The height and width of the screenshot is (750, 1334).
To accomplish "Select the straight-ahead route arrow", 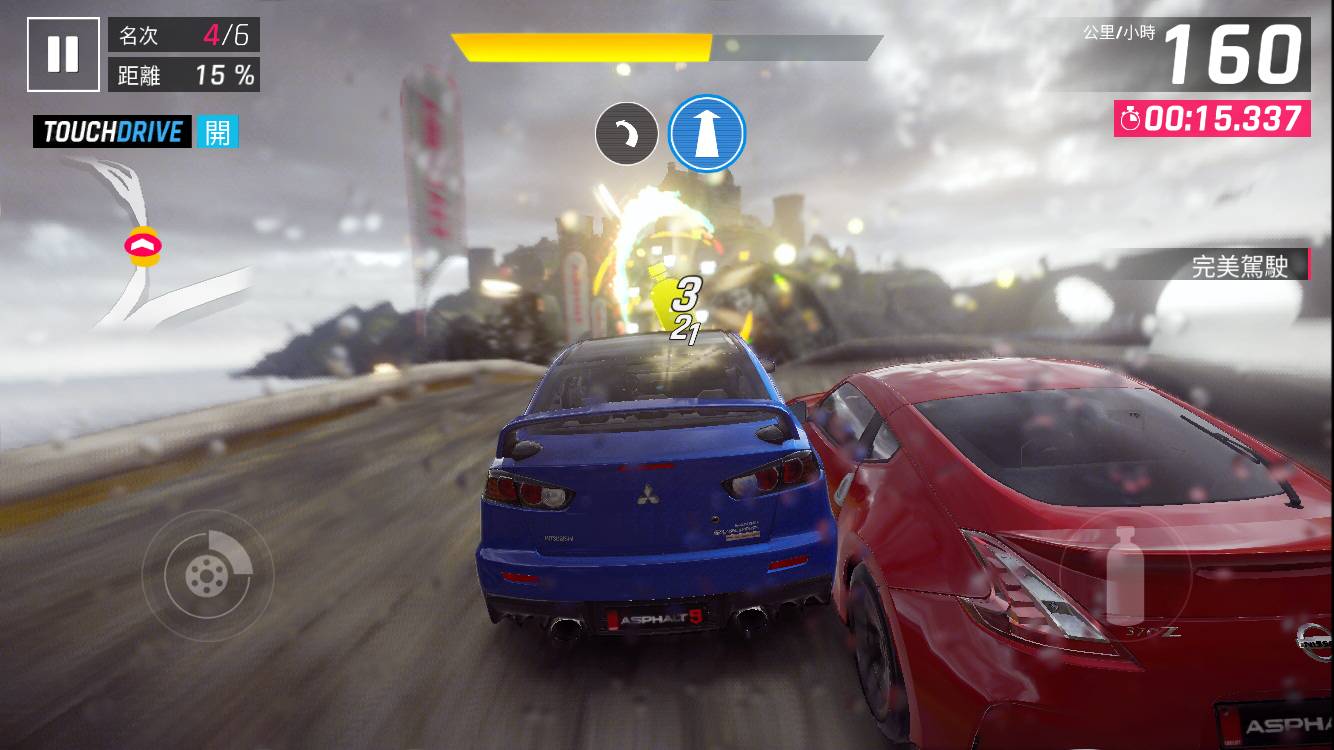I will [x=708, y=133].
